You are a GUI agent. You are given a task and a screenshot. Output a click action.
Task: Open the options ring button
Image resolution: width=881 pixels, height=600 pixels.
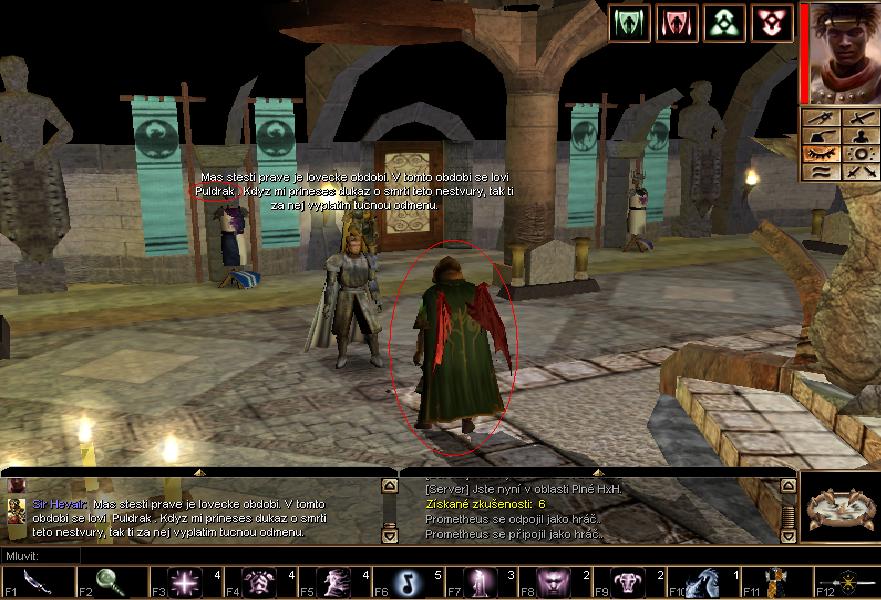point(859,155)
